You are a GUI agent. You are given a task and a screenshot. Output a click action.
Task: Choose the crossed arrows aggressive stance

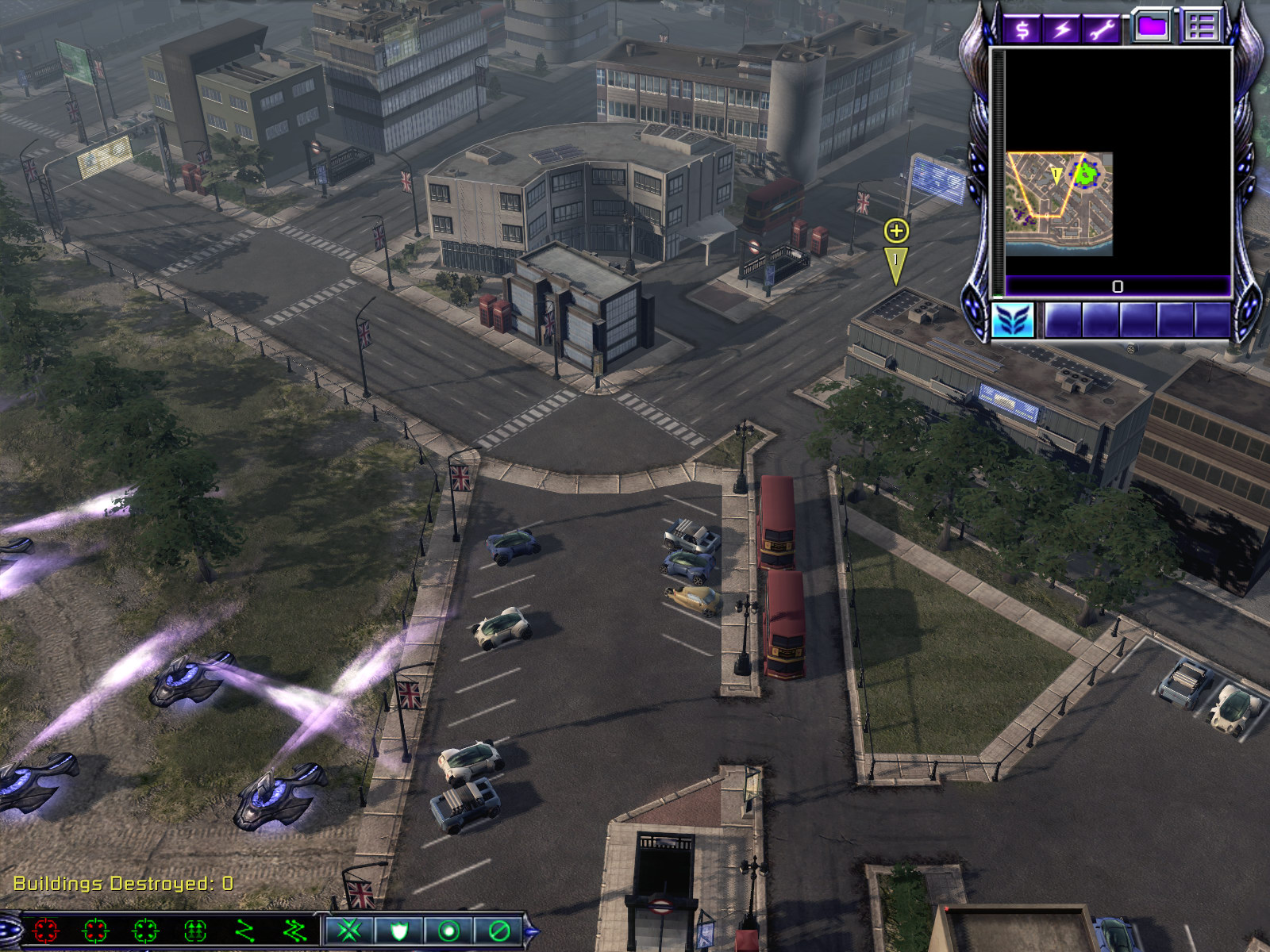point(349,930)
